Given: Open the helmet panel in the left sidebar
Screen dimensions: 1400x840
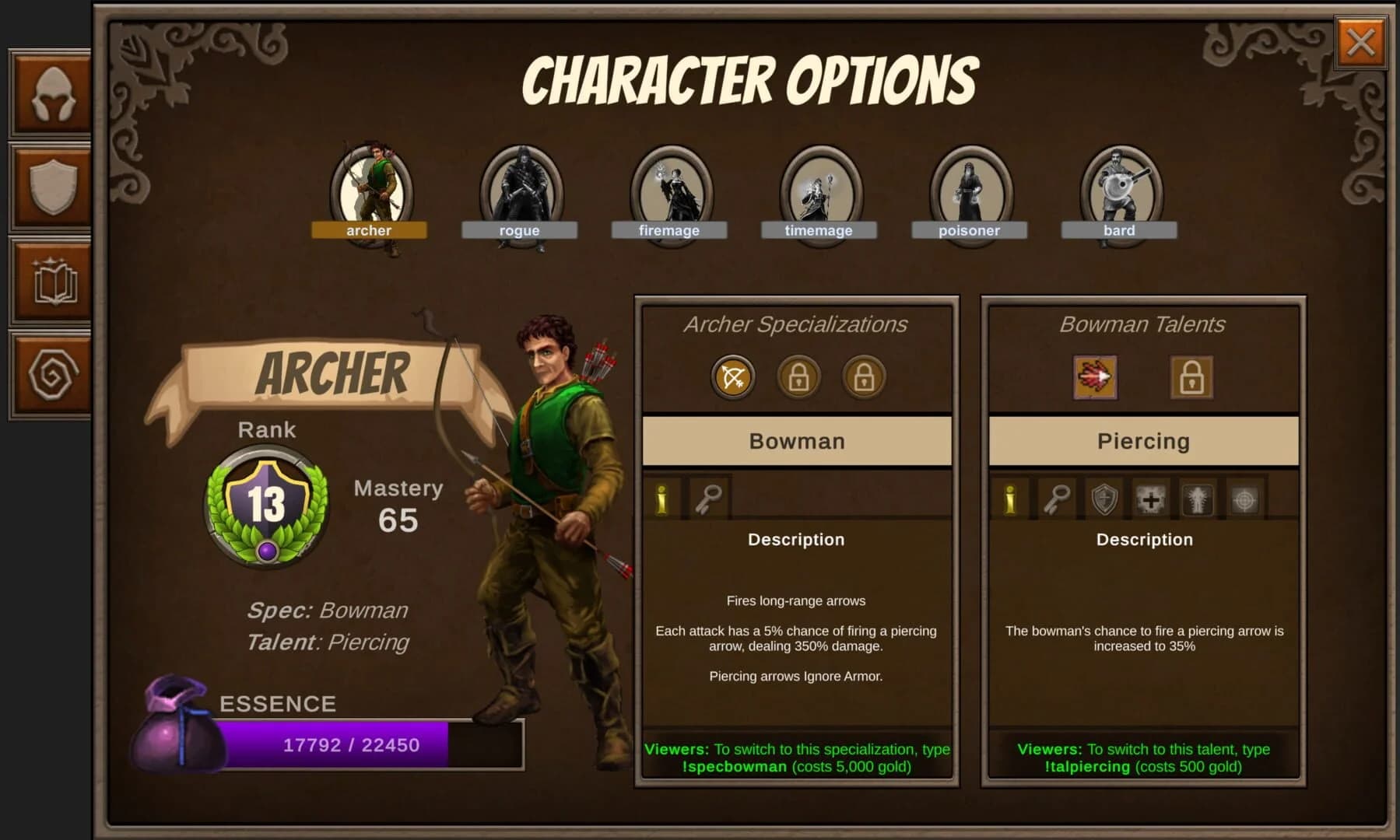Looking at the screenshot, I should pos(49,93).
